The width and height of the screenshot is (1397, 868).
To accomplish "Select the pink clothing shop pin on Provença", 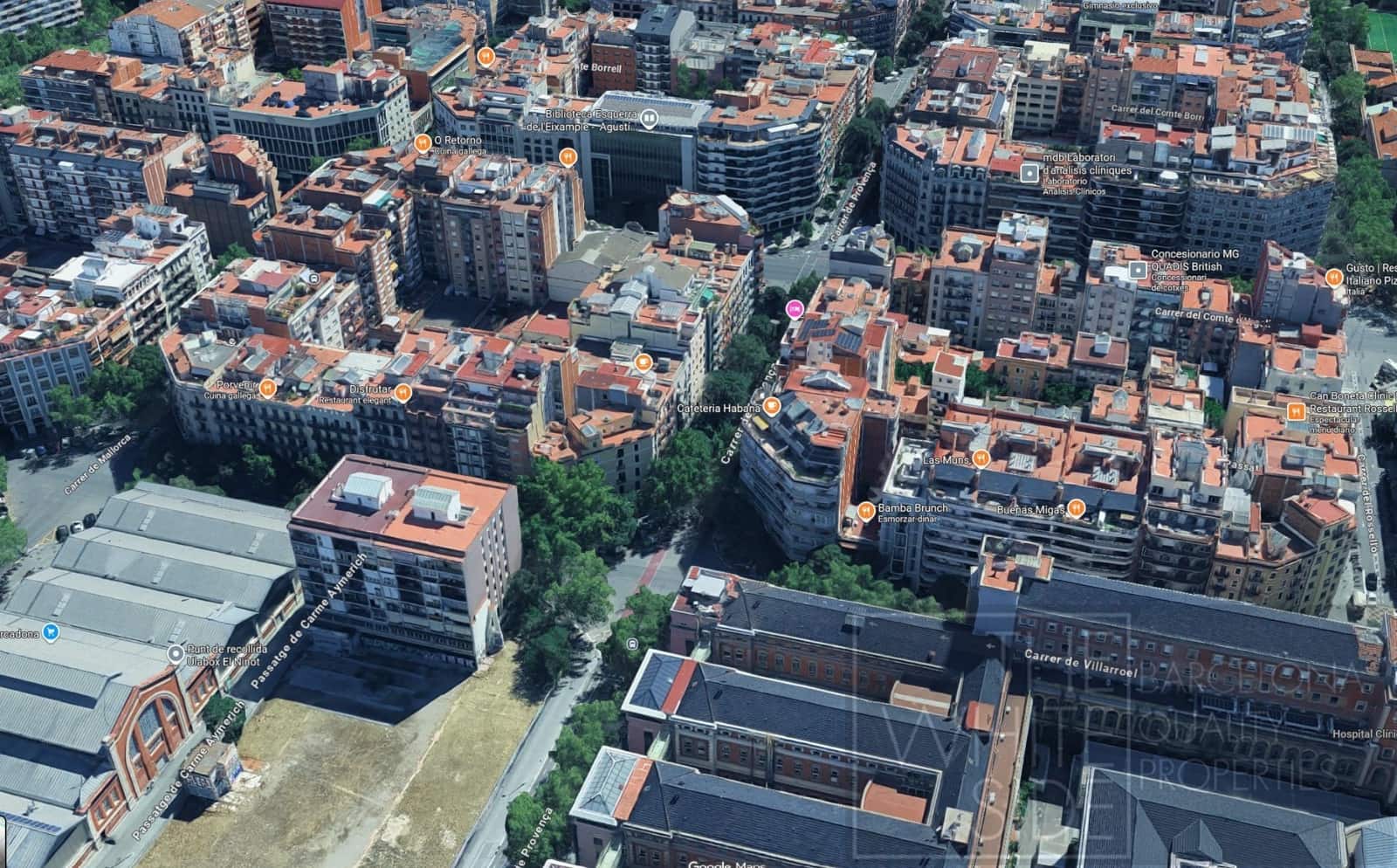I will [795, 308].
